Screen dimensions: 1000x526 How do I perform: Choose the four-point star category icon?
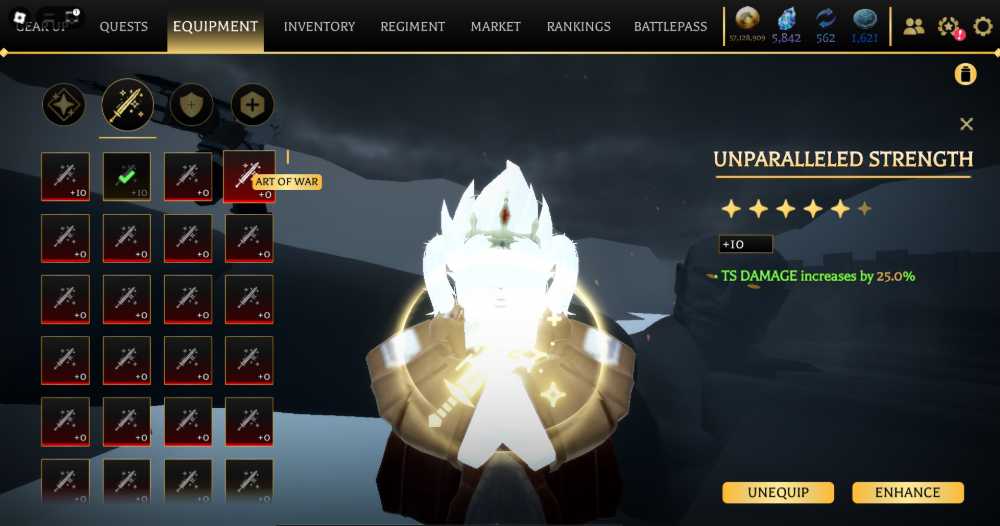point(64,105)
